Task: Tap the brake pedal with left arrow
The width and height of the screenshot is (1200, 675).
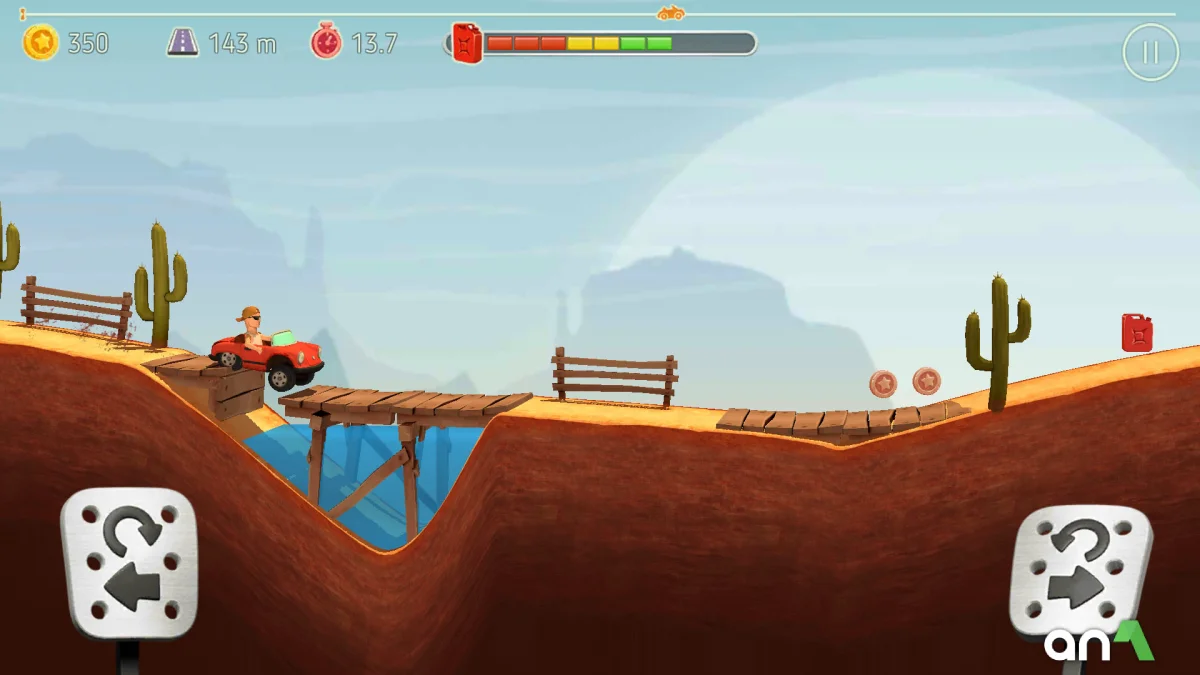Action: pyautogui.click(x=129, y=564)
